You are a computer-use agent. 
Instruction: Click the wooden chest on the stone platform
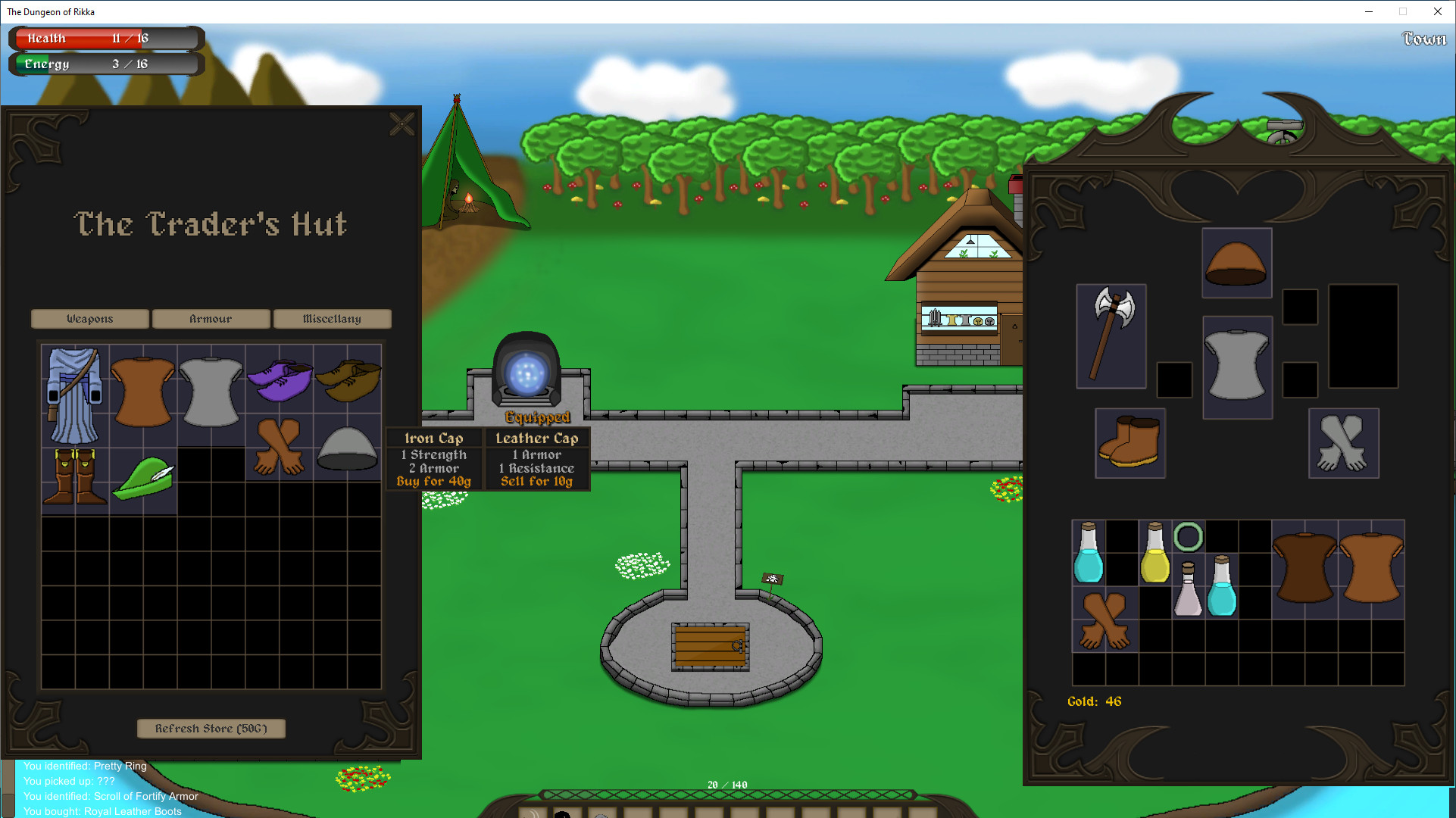click(710, 648)
